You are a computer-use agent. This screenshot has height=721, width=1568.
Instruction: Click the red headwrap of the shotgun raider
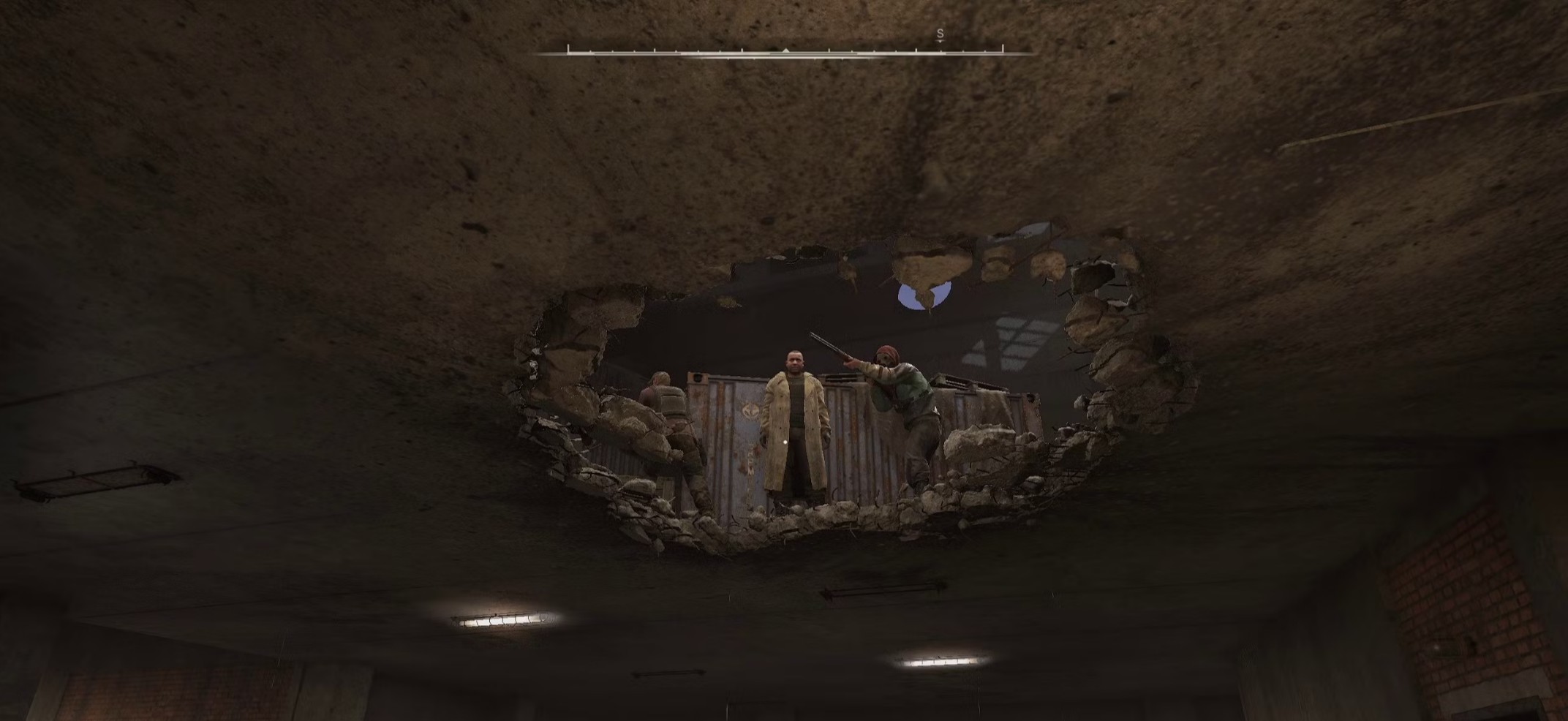(x=888, y=353)
